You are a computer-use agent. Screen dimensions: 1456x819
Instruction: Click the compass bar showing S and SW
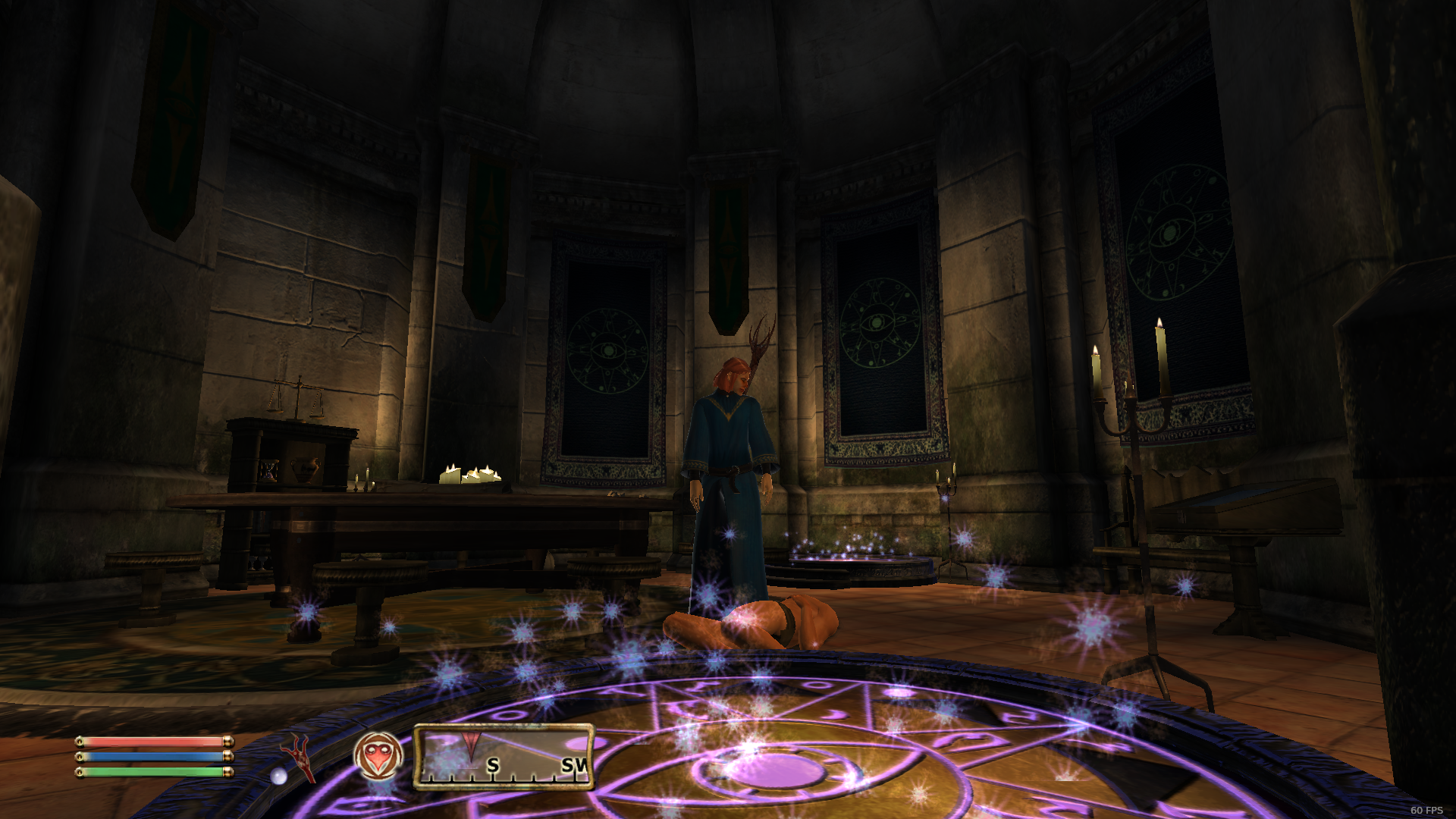coord(504,756)
